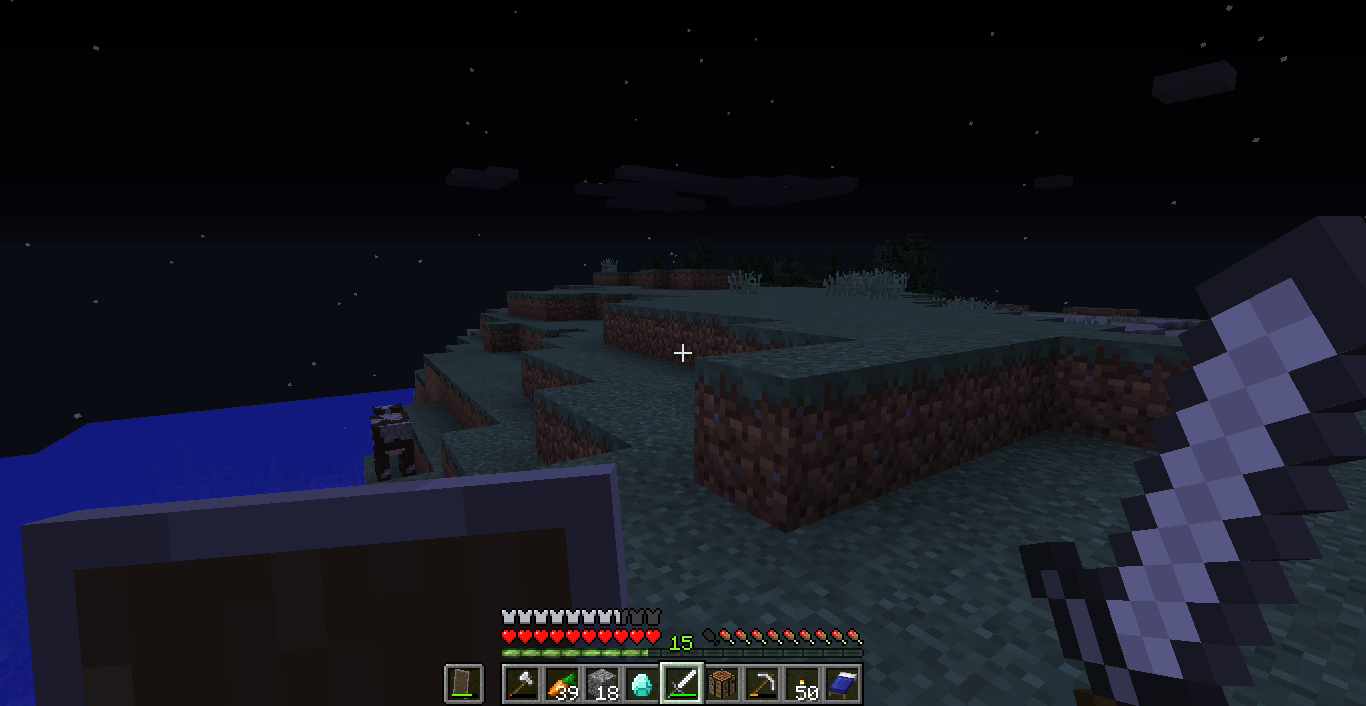
Task: Pick the diamond in the hotbar
Action: coord(642,684)
